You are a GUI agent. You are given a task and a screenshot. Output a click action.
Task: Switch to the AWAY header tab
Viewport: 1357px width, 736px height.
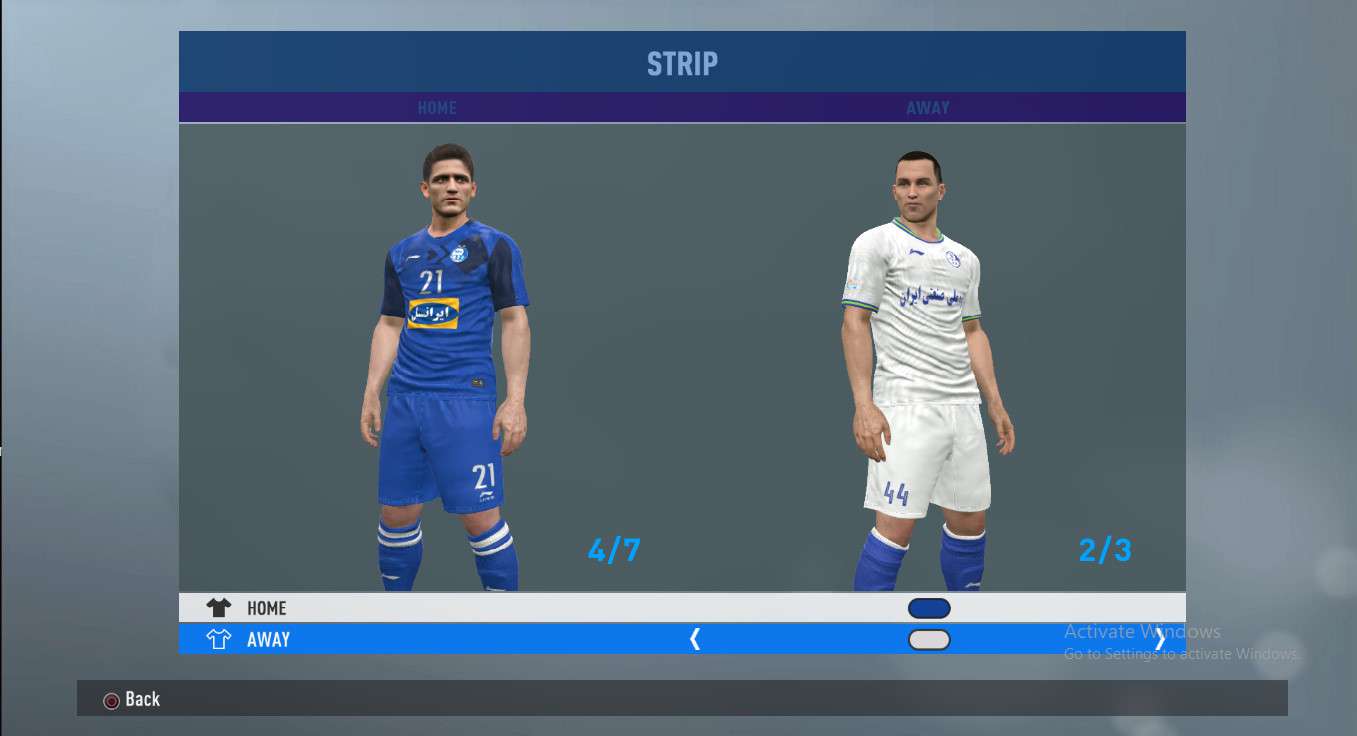tap(928, 108)
